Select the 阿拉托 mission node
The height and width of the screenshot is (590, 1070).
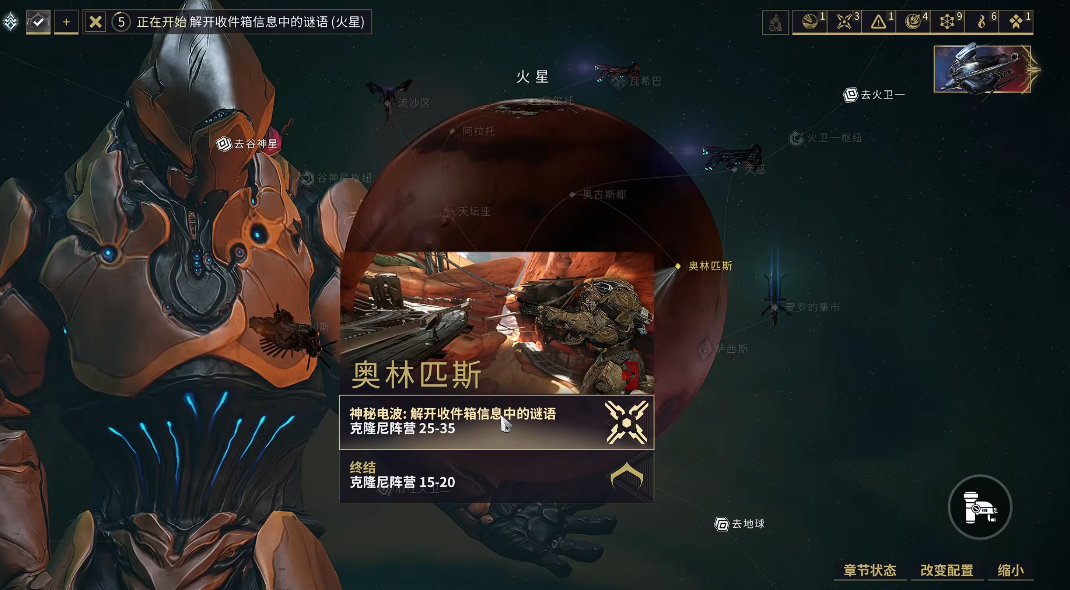point(453,131)
